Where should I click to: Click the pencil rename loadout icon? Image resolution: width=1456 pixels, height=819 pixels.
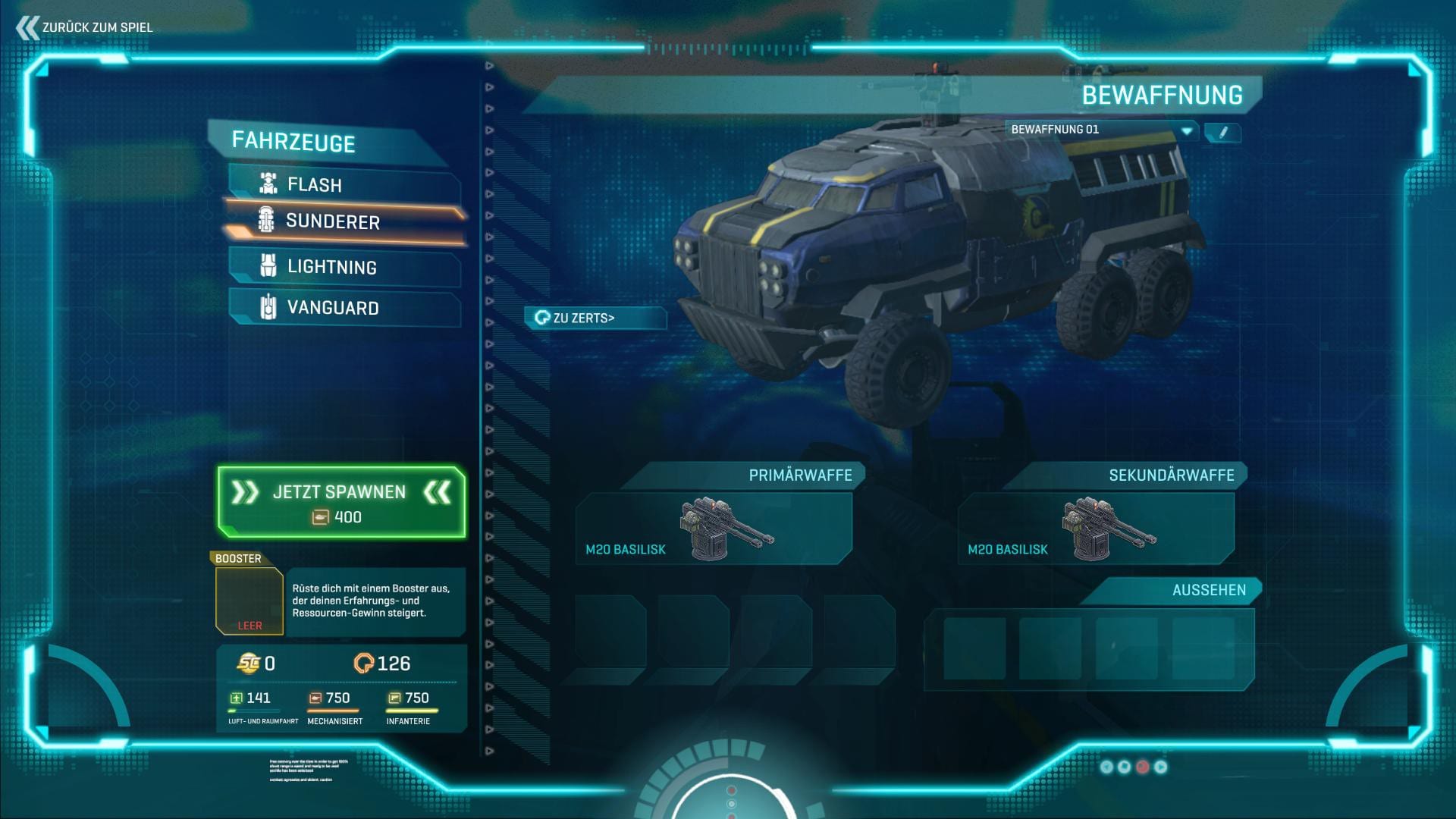1222,132
